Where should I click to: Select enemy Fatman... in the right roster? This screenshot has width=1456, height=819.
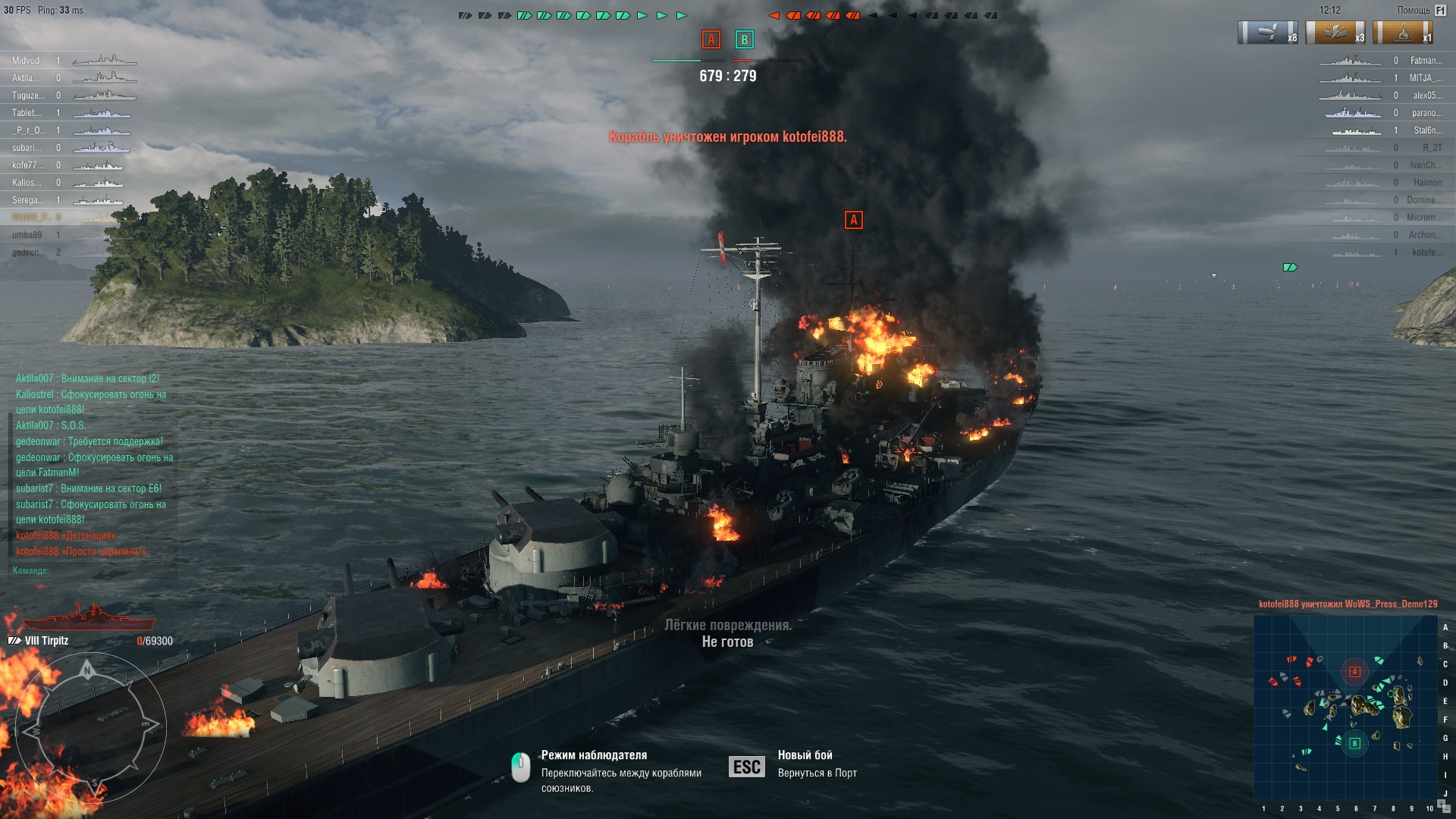coord(1426,61)
